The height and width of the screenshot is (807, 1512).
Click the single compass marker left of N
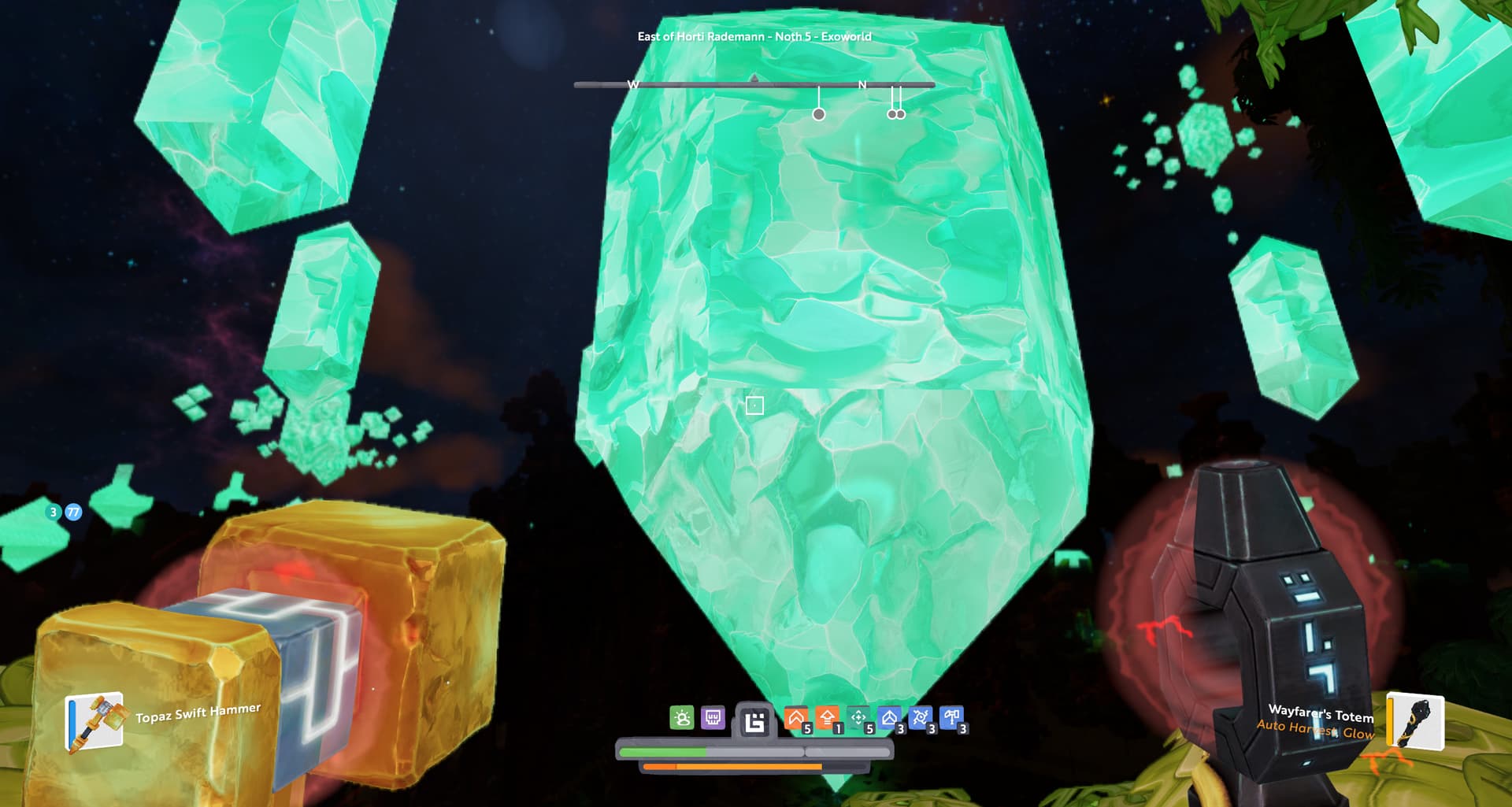[819, 114]
